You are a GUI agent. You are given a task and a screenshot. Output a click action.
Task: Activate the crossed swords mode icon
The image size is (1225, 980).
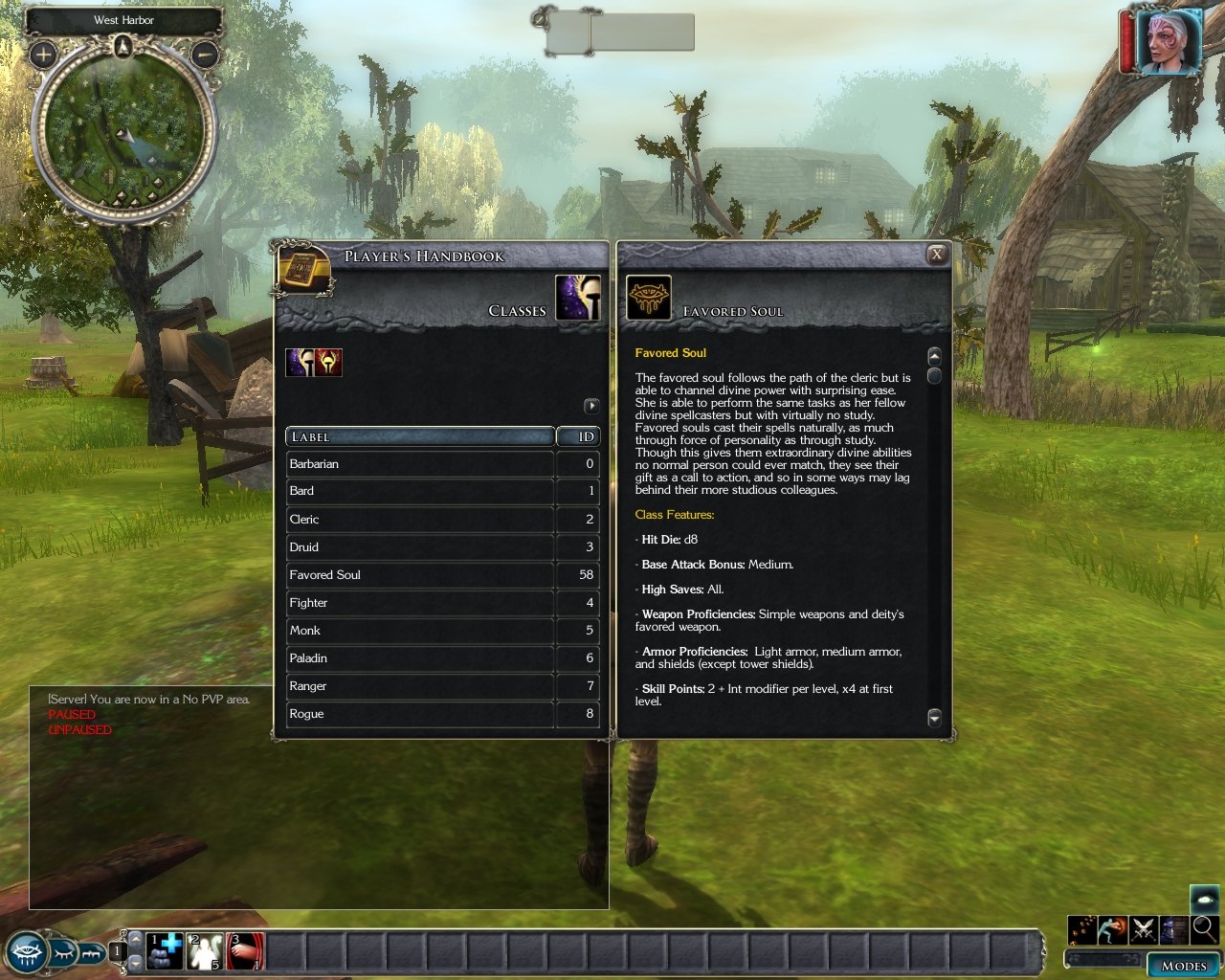pyautogui.click(x=1144, y=928)
